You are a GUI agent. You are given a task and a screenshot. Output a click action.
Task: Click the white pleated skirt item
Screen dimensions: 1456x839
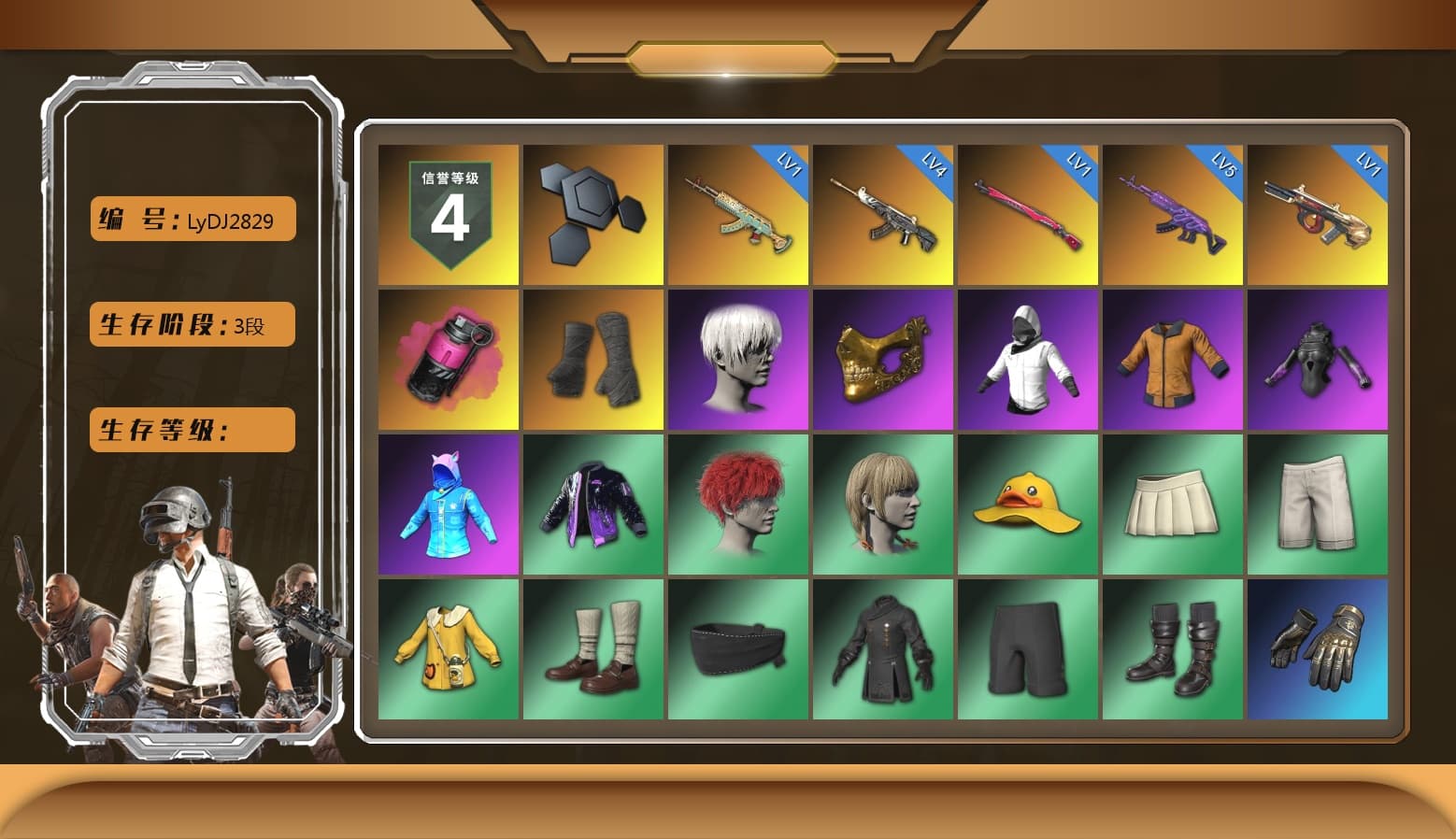1173,505
